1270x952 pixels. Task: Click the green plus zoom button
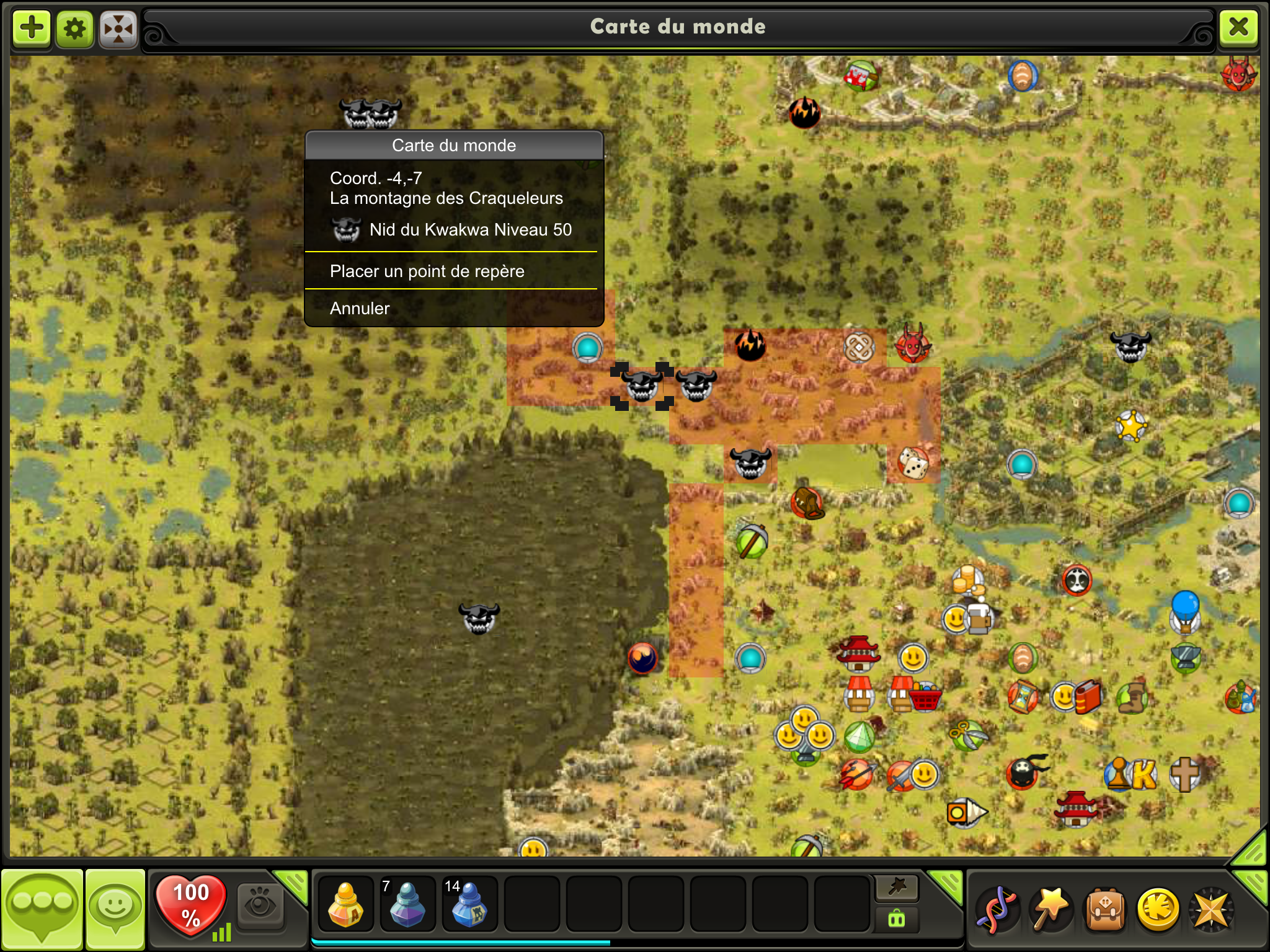tap(32, 28)
